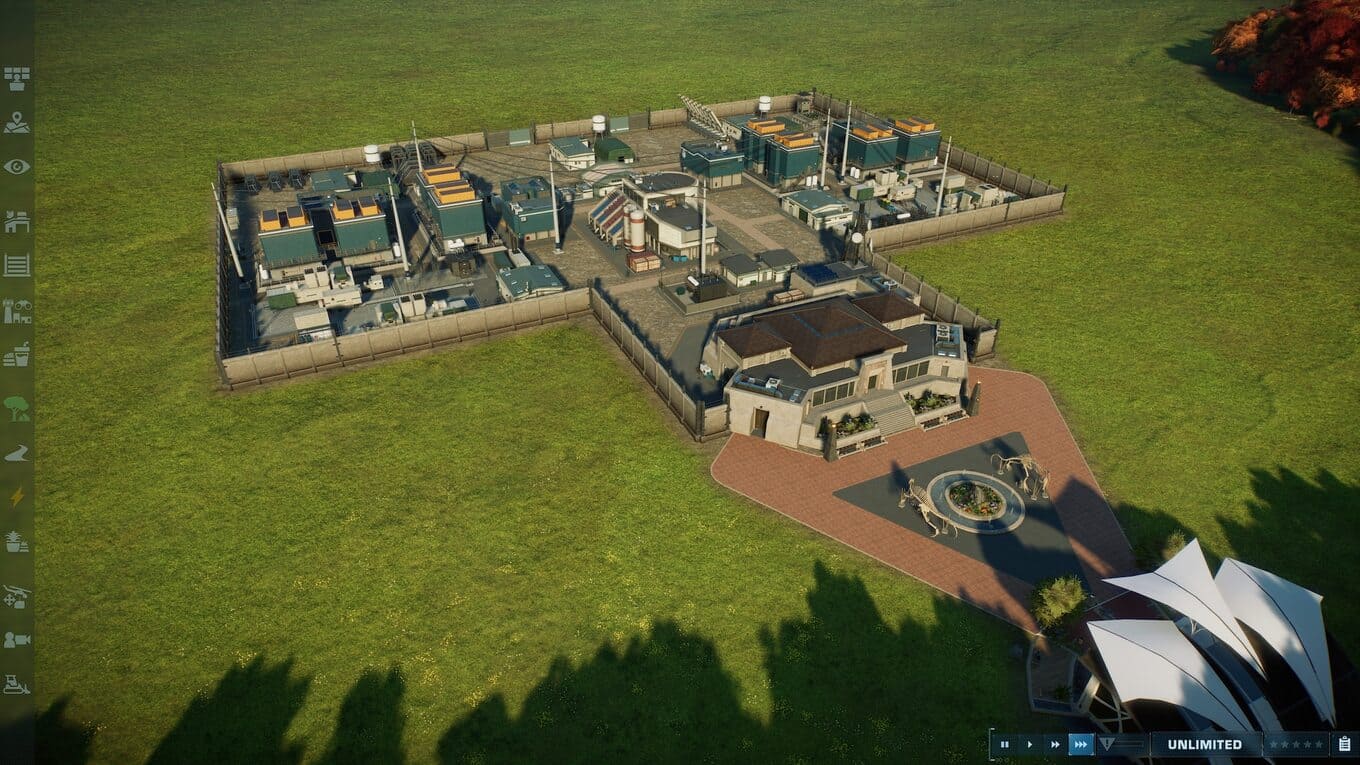
Task: Set game speed to normal play
Action: pos(1030,745)
